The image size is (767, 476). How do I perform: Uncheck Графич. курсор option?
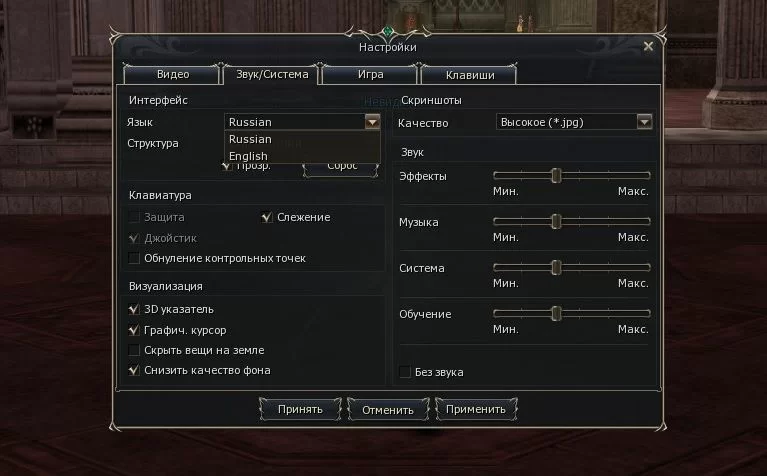135,330
